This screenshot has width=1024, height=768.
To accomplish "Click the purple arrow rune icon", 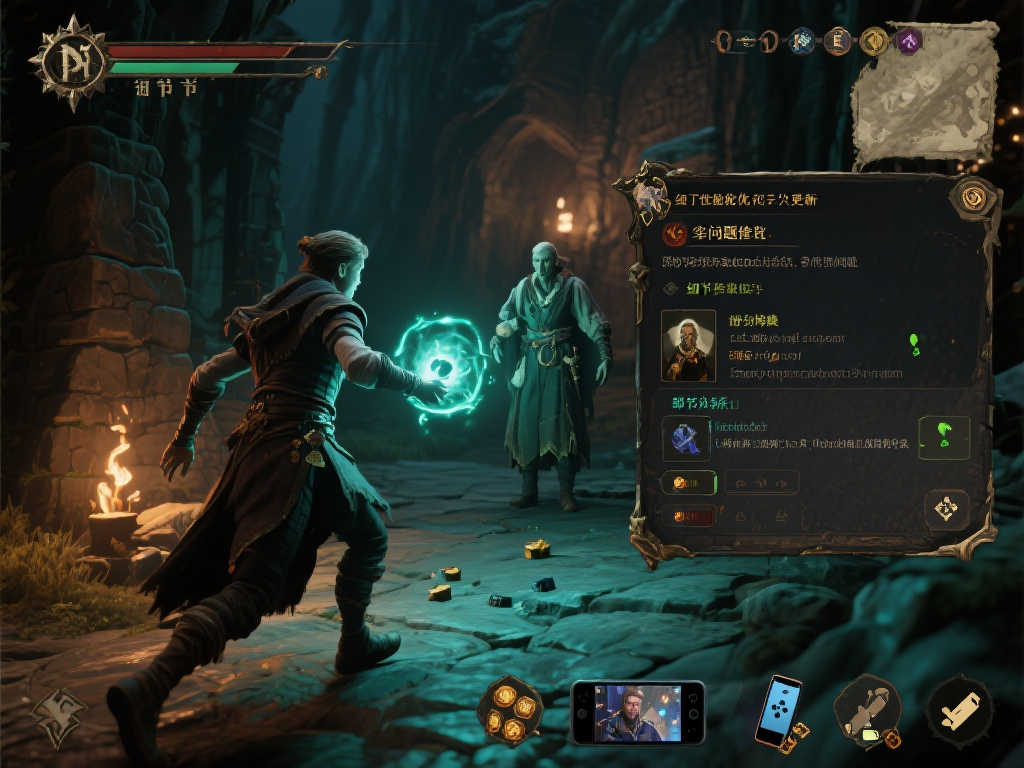I will tap(908, 41).
